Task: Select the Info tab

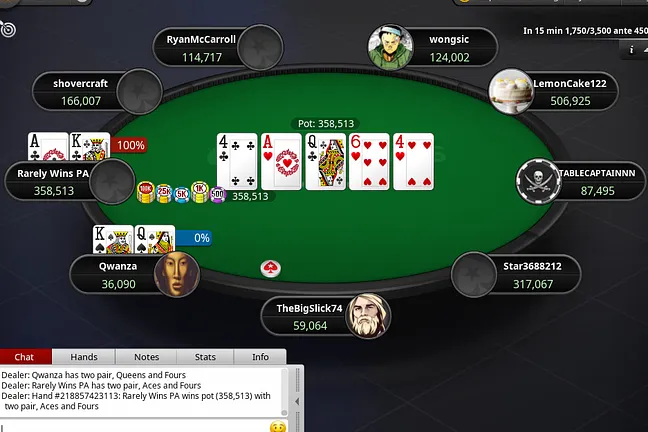Action: point(260,357)
